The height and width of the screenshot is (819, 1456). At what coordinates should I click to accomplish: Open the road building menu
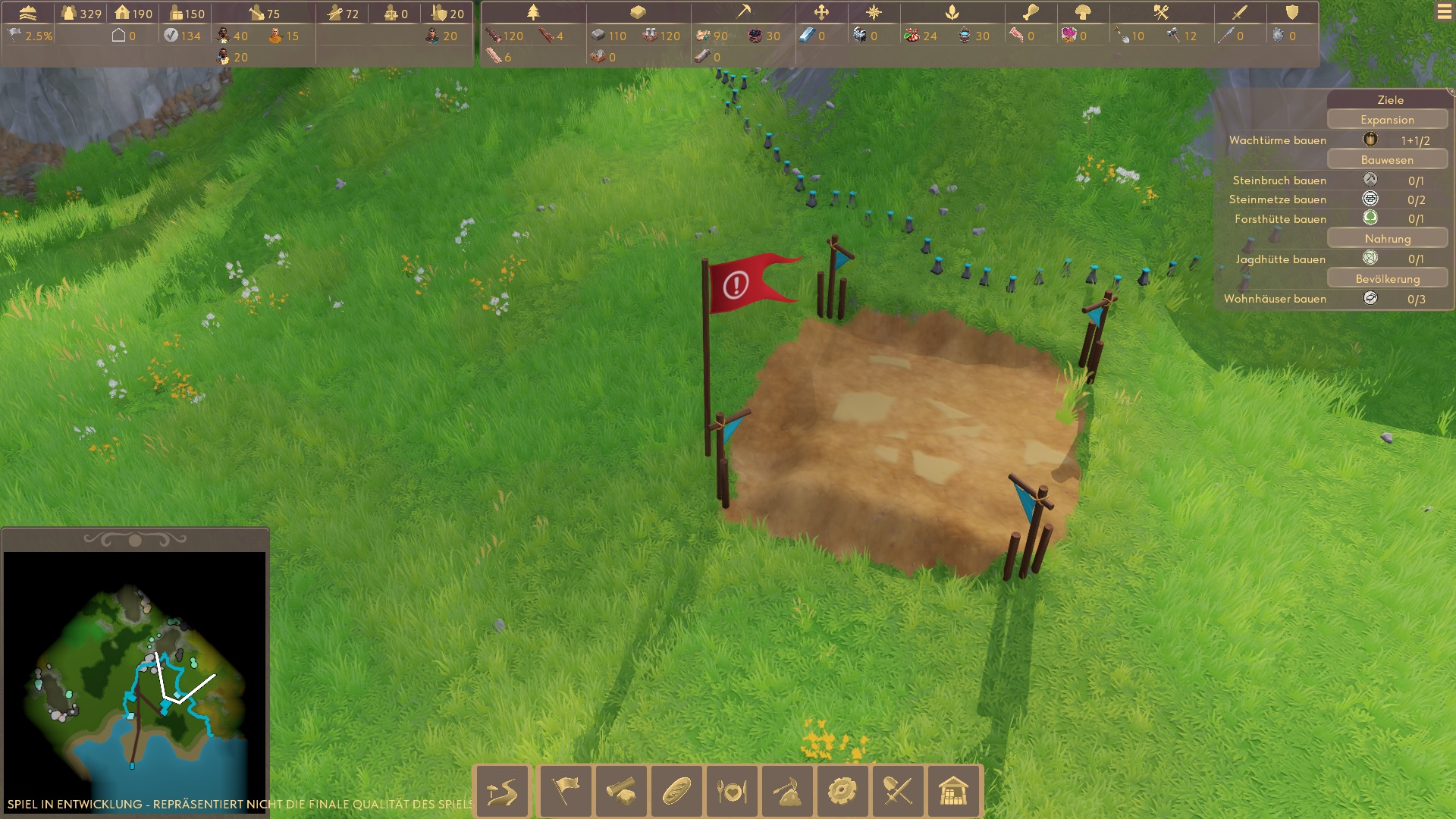tap(502, 792)
